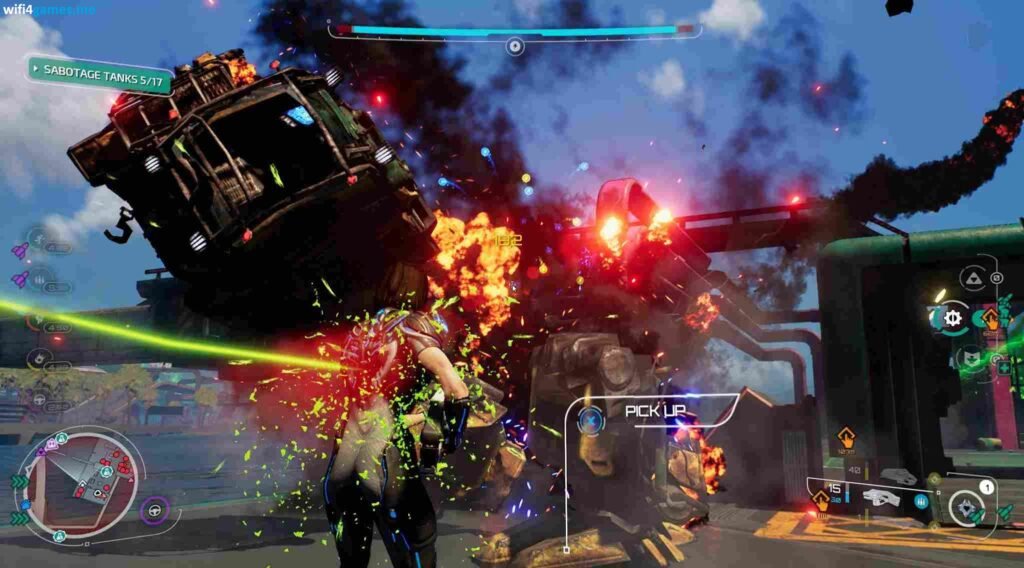Click the steering wheel driving skill icon
The image size is (1024, 568).
pyautogui.click(x=39, y=398)
